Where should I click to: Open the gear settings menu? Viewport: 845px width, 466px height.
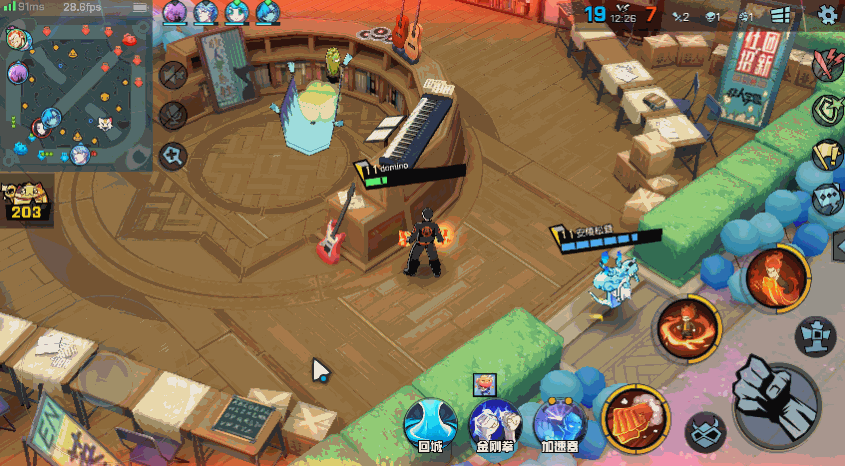pyautogui.click(x=827, y=14)
